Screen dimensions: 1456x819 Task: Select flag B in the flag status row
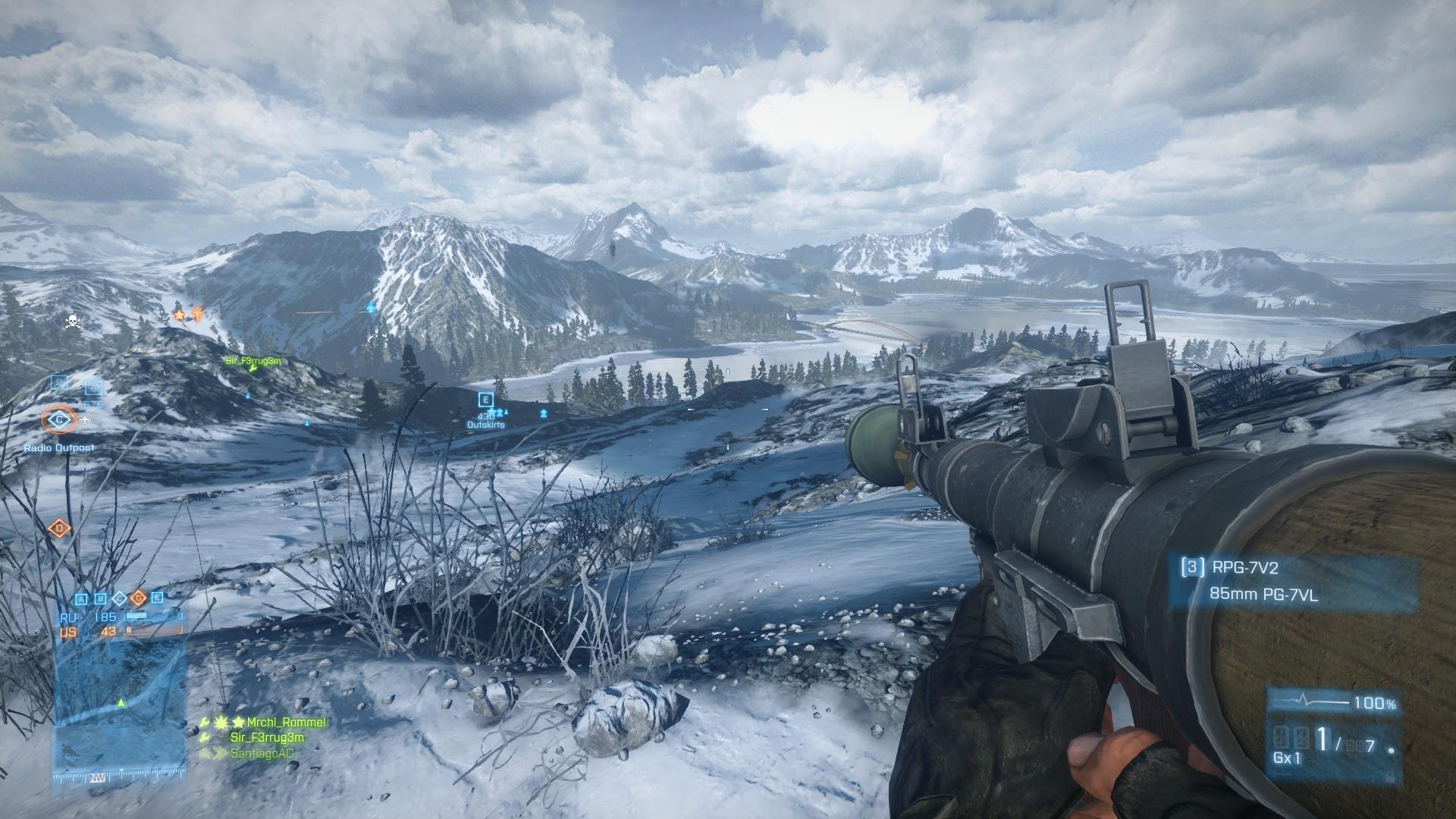101,598
